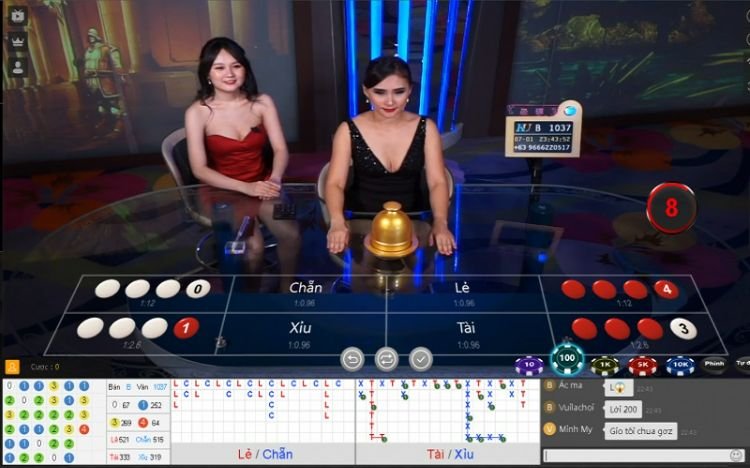This screenshot has width=750, height=468.
Task: Bet on three red one white (3)
Action: [x=632, y=328]
